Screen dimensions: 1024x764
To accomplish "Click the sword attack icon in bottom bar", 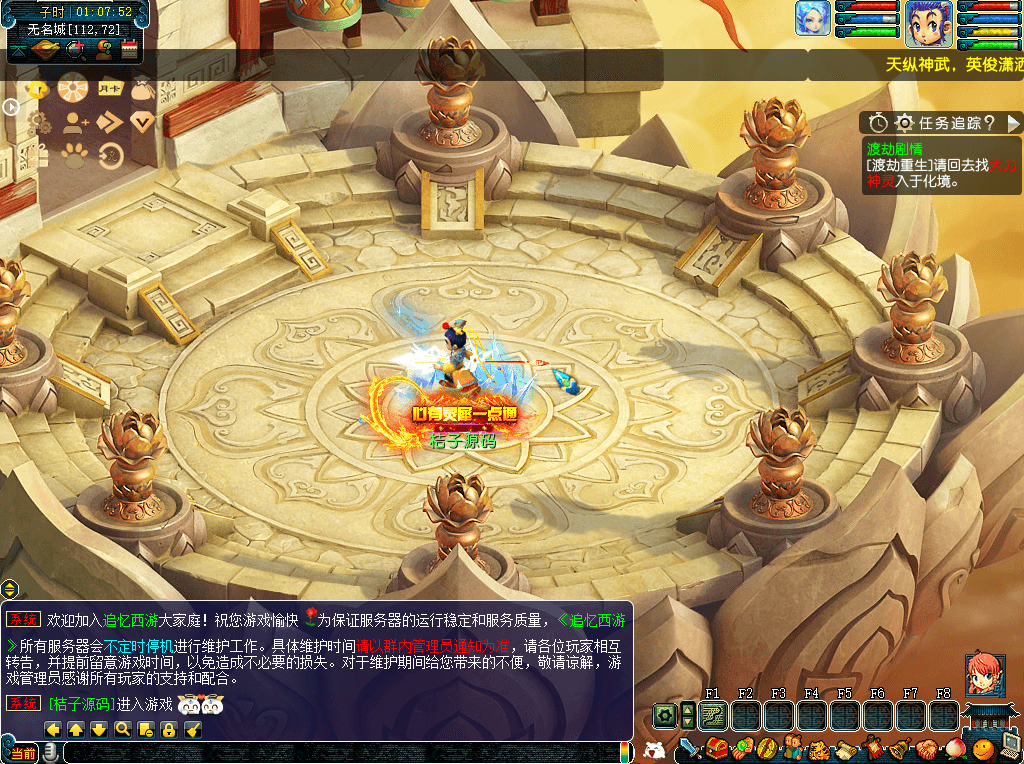I will [690, 748].
